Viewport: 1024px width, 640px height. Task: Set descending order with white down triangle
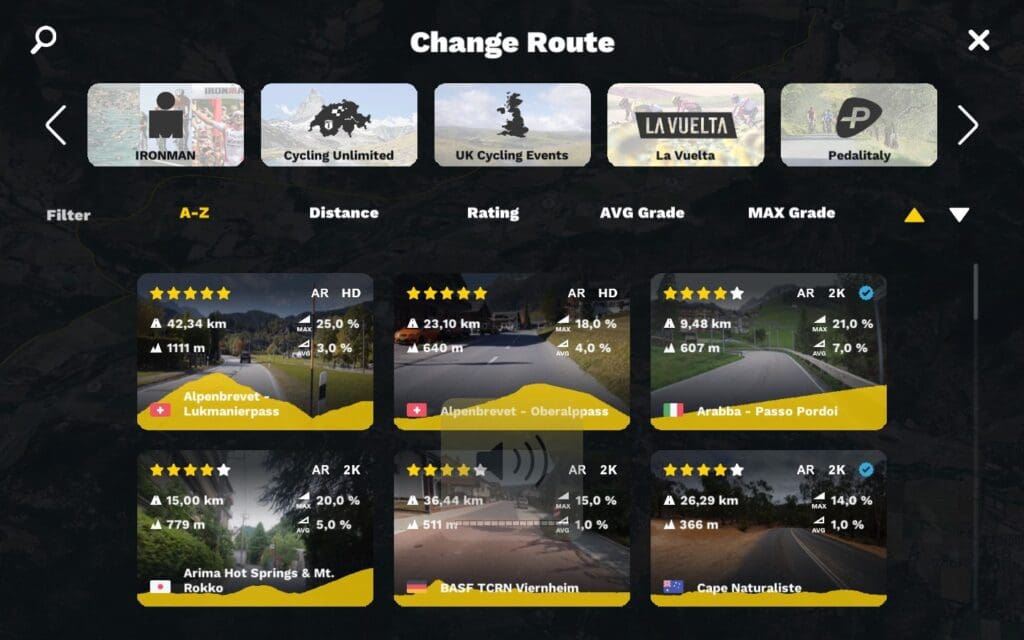(959, 215)
